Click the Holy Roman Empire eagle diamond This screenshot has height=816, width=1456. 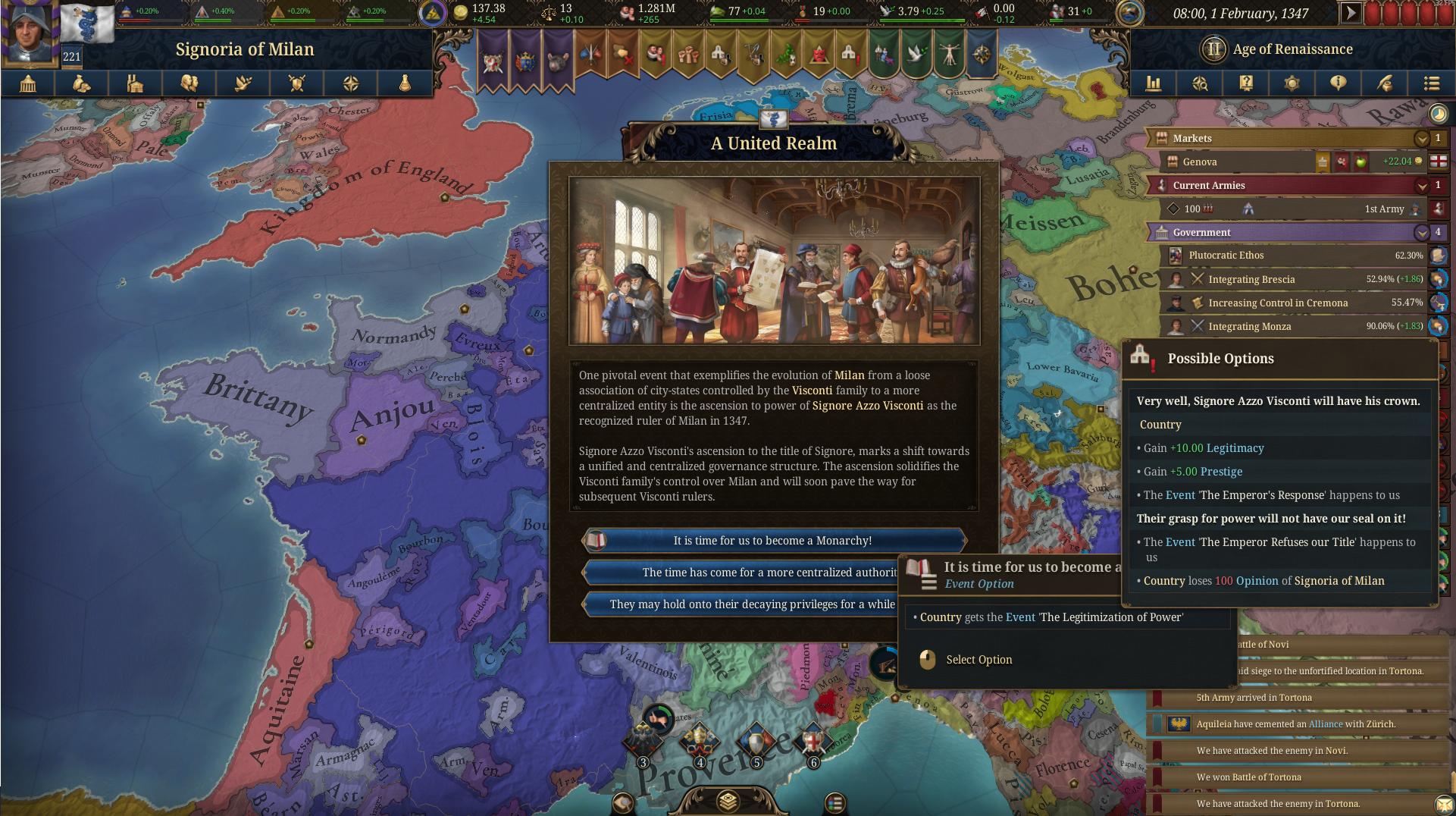coord(643,739)
